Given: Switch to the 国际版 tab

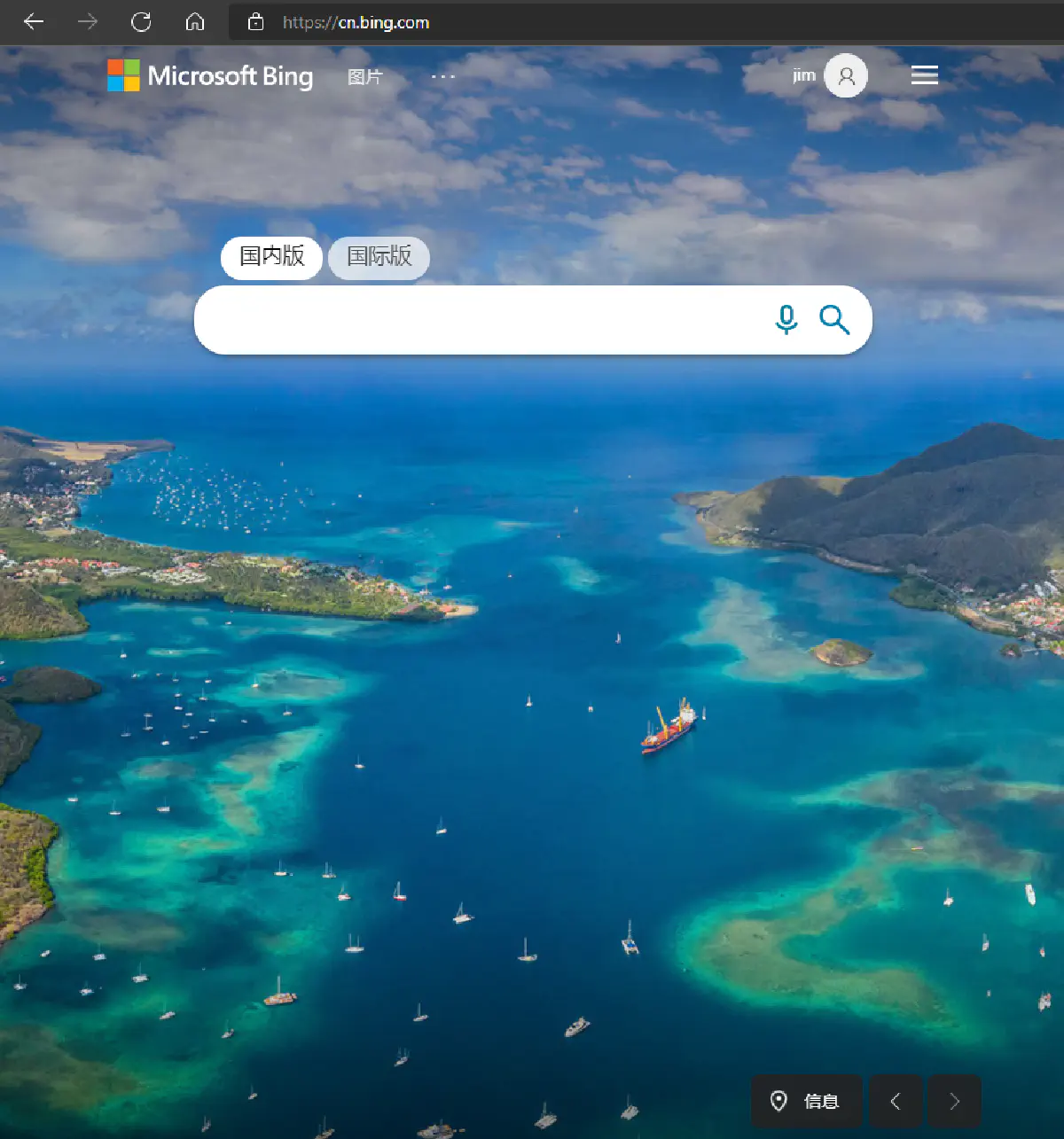Looking at the screenshot, I should (x=379, y=257).
